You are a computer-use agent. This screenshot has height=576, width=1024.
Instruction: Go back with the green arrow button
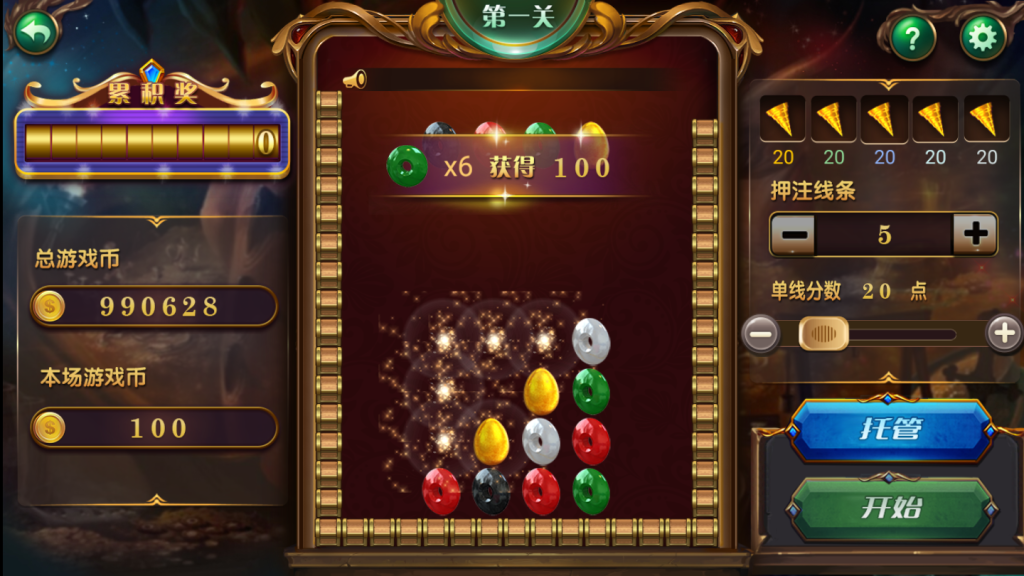coord(36,33)
